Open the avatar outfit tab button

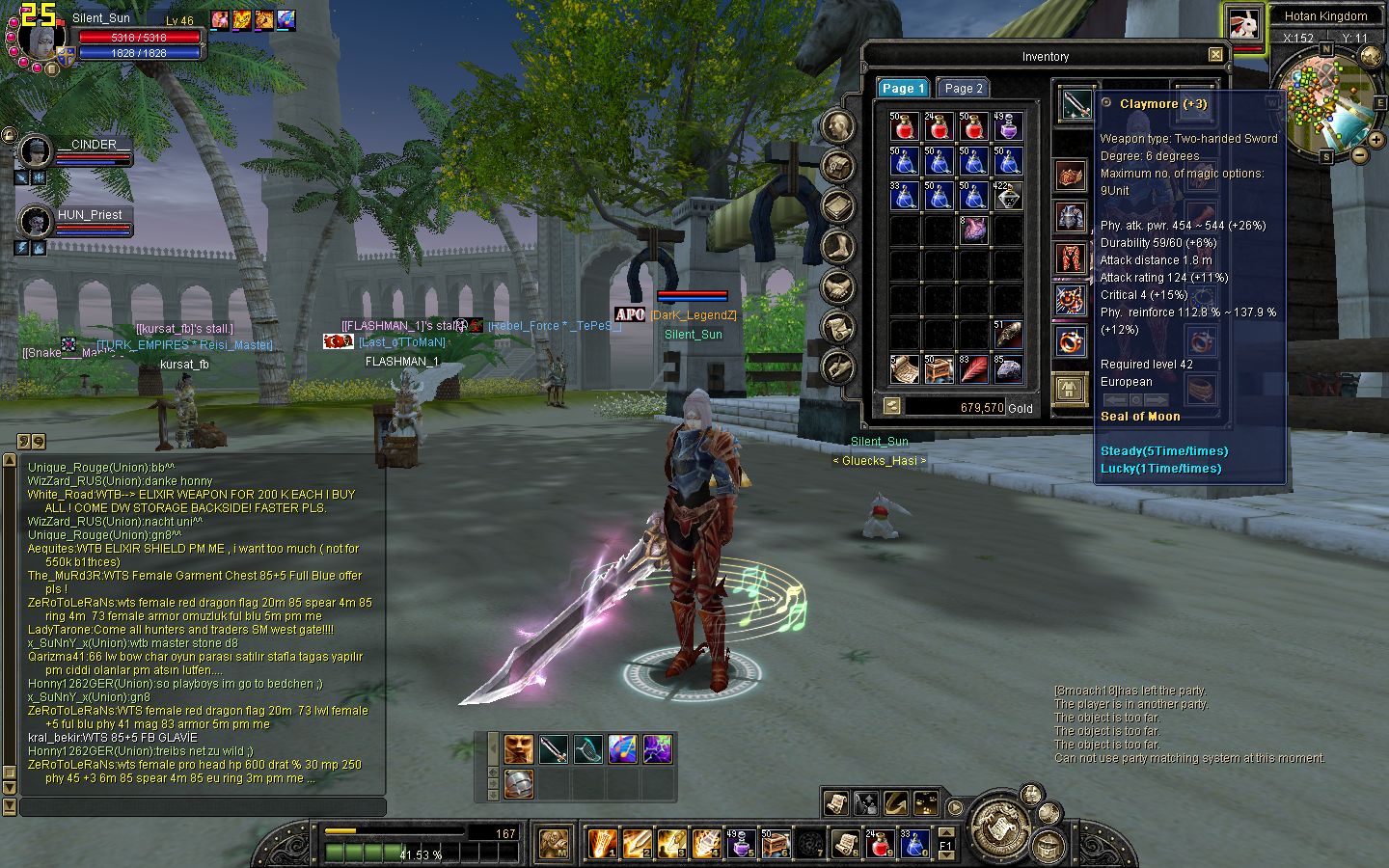1068,389
